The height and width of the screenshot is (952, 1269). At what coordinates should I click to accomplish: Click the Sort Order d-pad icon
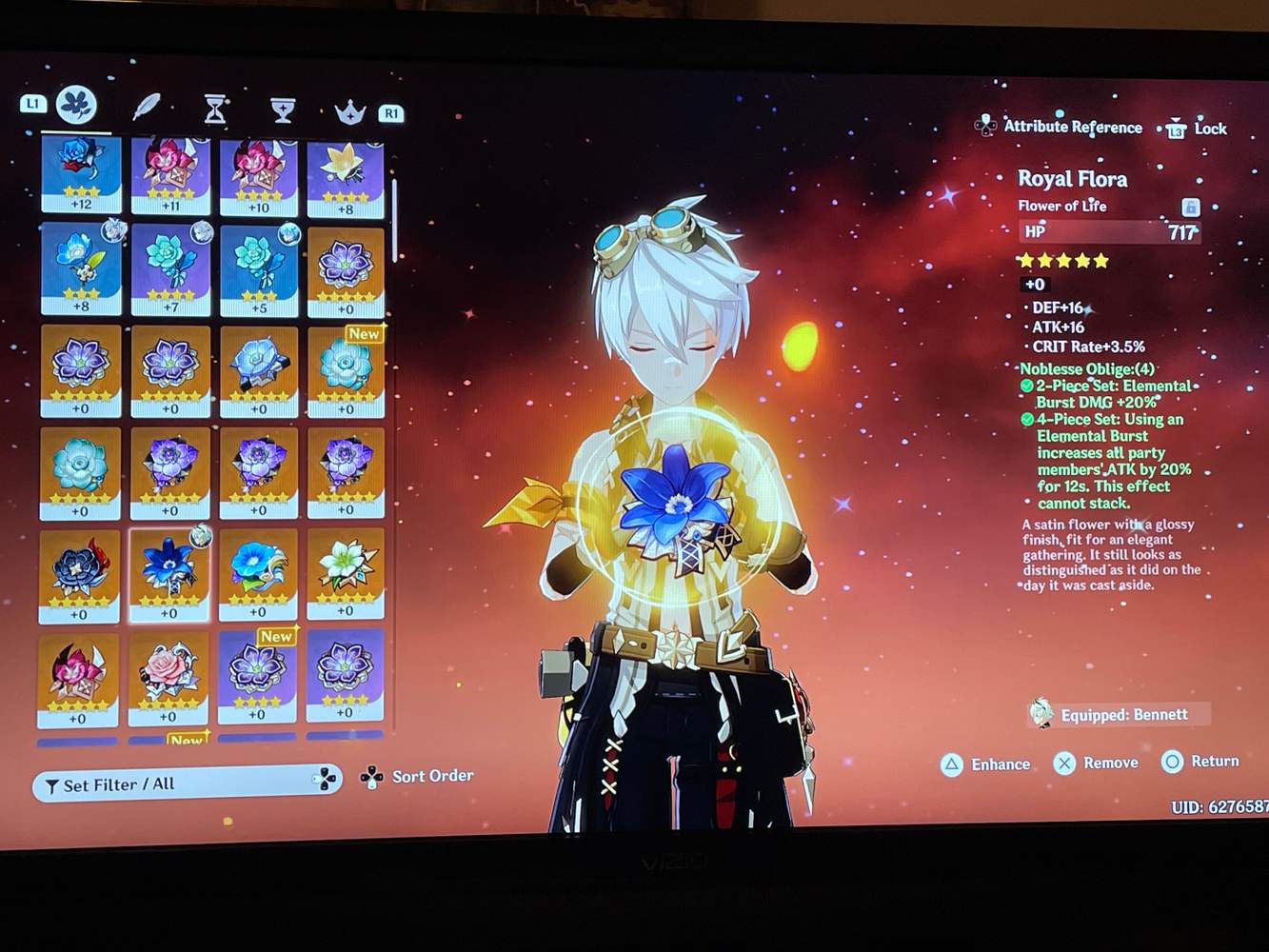[x=370, y=776]
